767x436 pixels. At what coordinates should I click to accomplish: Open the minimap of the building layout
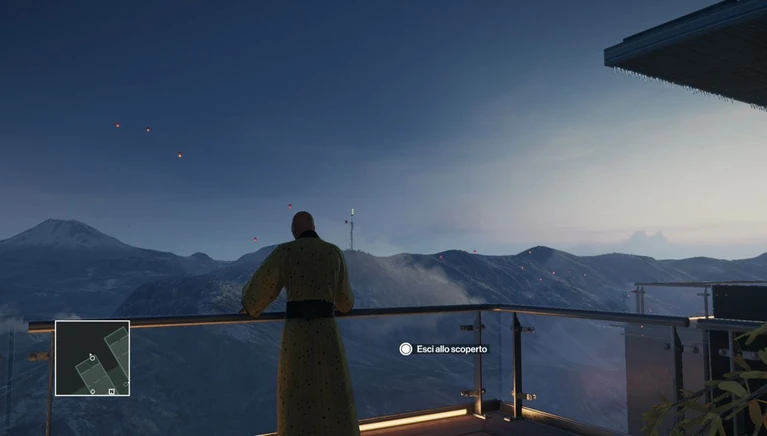[x=92, y=358]
